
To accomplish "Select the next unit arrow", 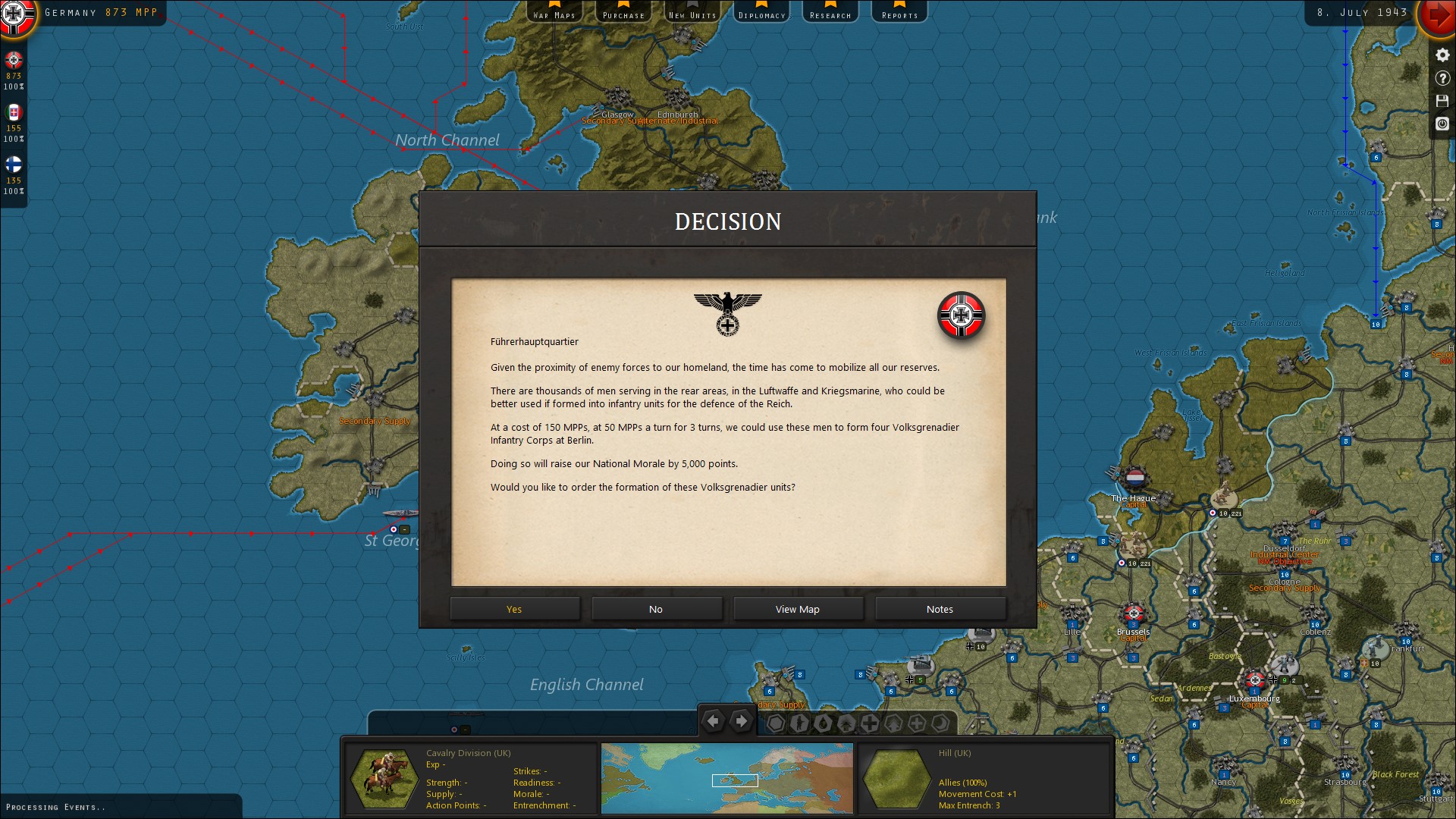I will [x=742, y=721].
